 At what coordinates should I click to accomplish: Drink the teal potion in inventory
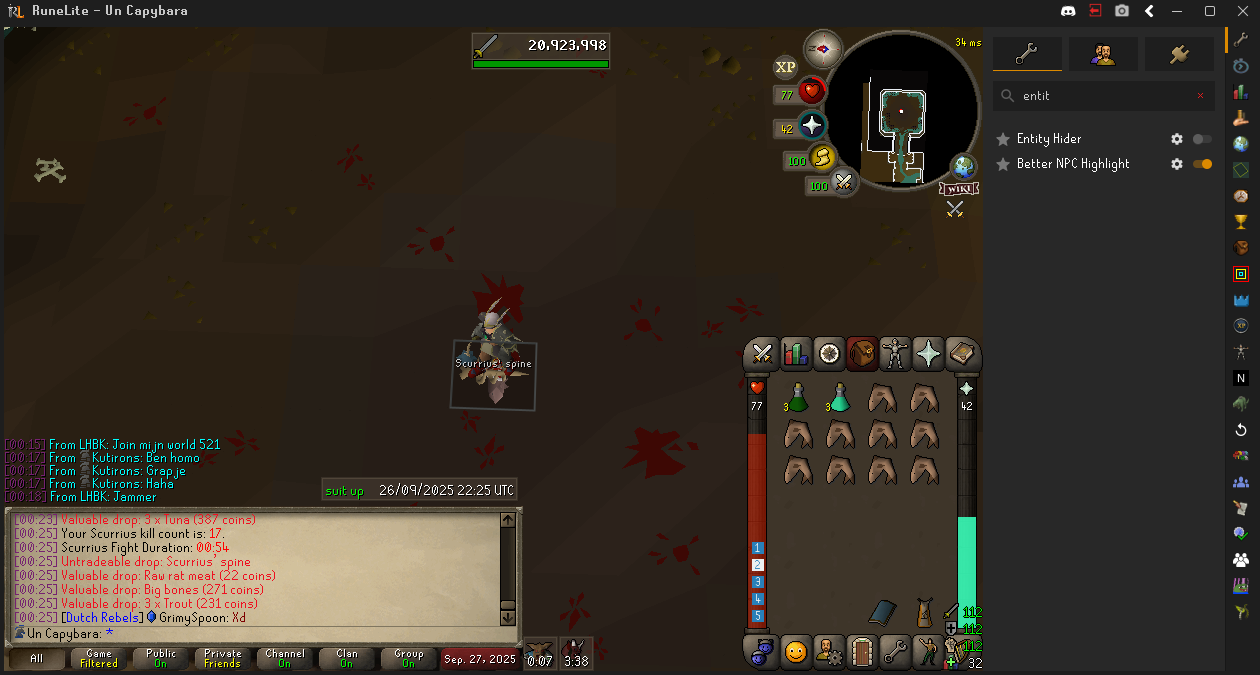point(840,398)
